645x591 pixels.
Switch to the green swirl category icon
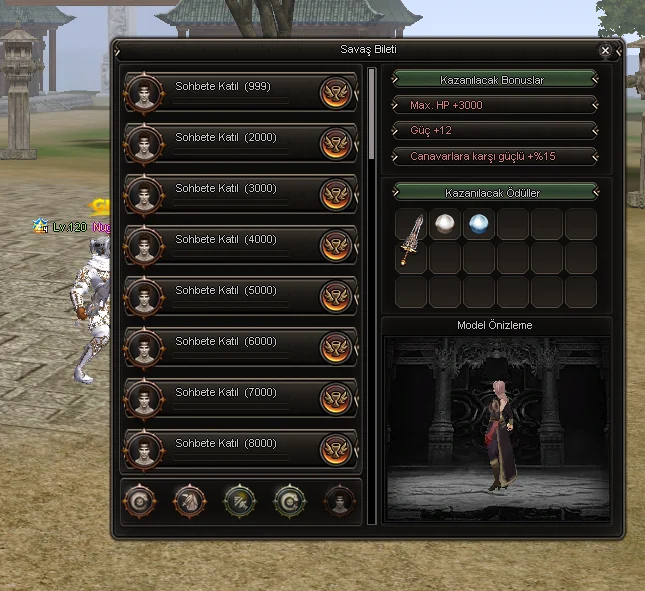coord(290,500)
